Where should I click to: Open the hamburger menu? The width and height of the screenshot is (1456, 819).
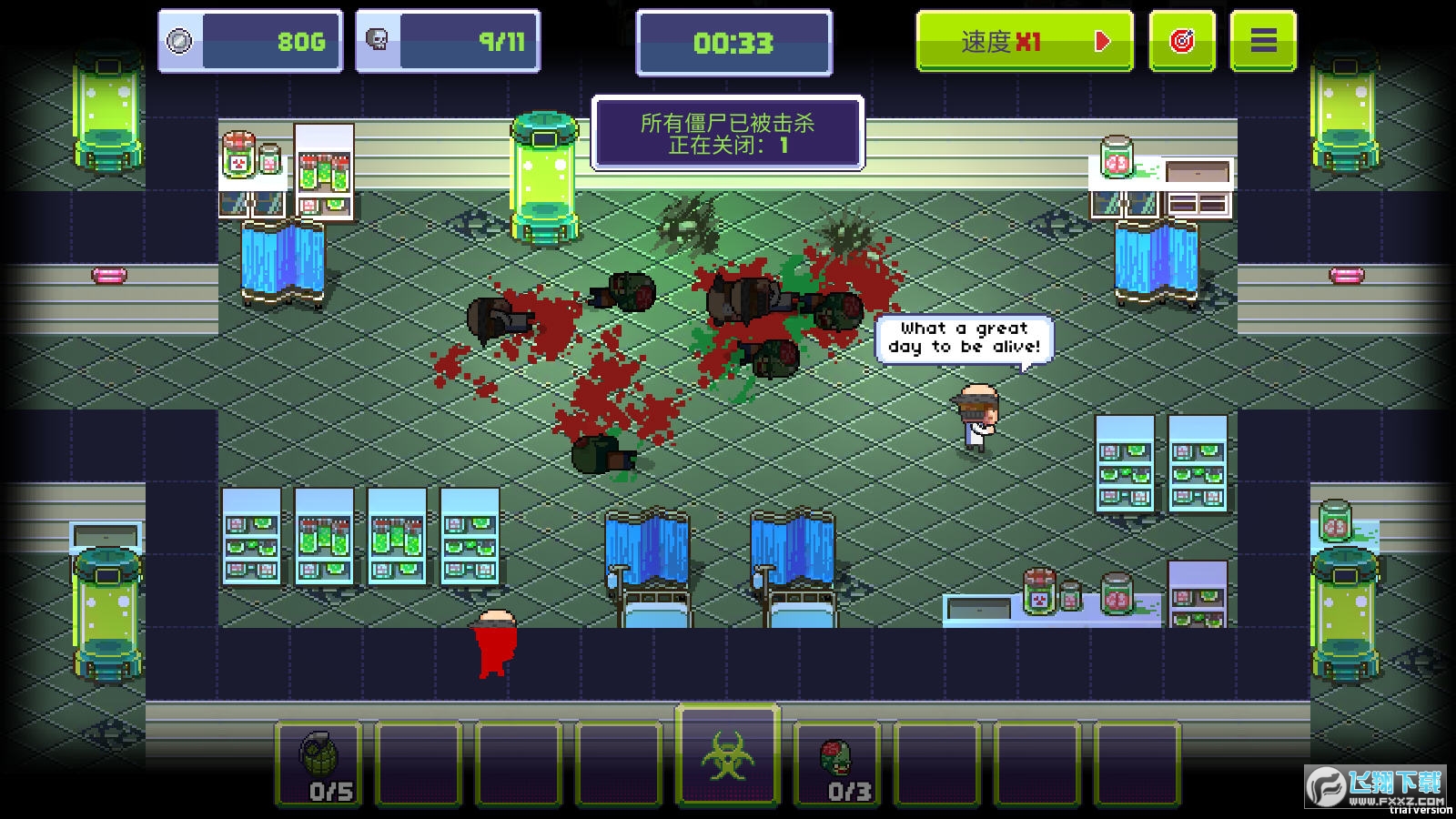point(1262,41)
